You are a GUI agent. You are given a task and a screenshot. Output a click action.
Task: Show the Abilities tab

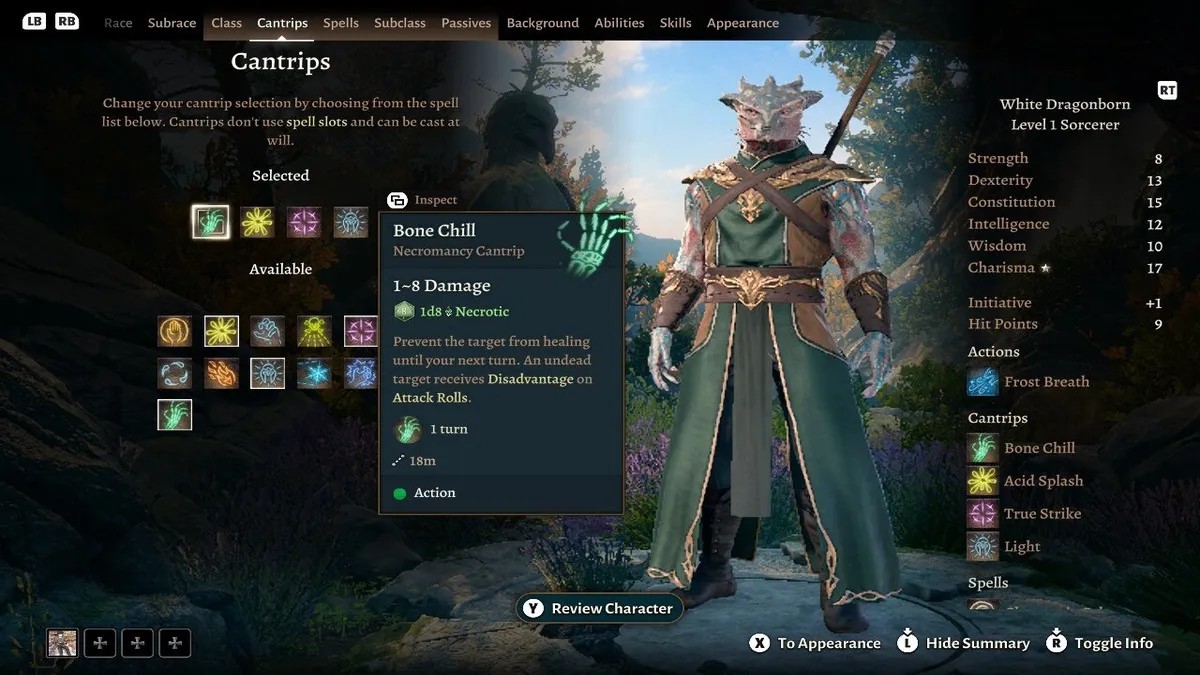(x=619, y=23)
